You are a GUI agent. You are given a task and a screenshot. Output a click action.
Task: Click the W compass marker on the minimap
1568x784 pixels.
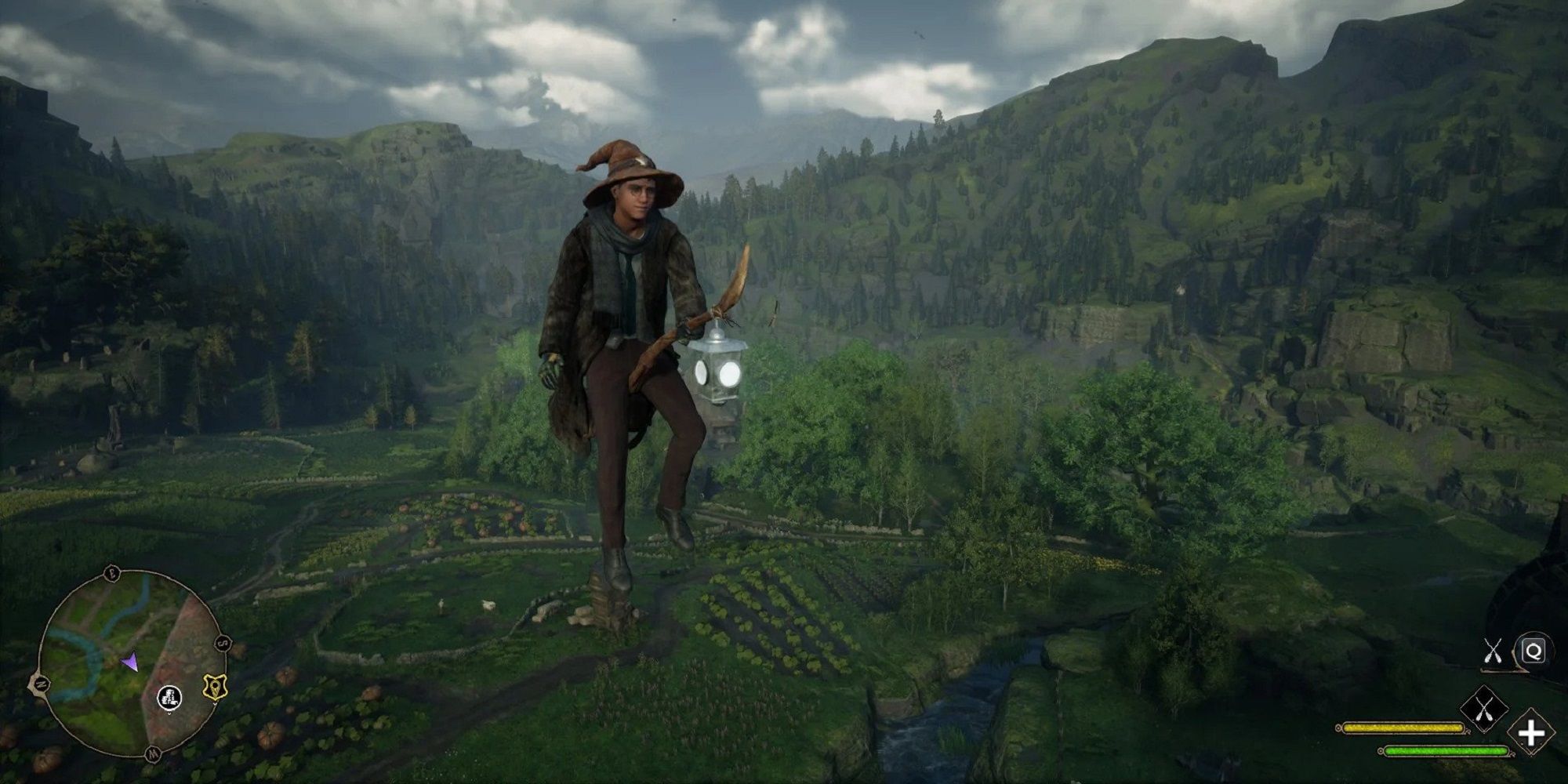click(154, 753)
